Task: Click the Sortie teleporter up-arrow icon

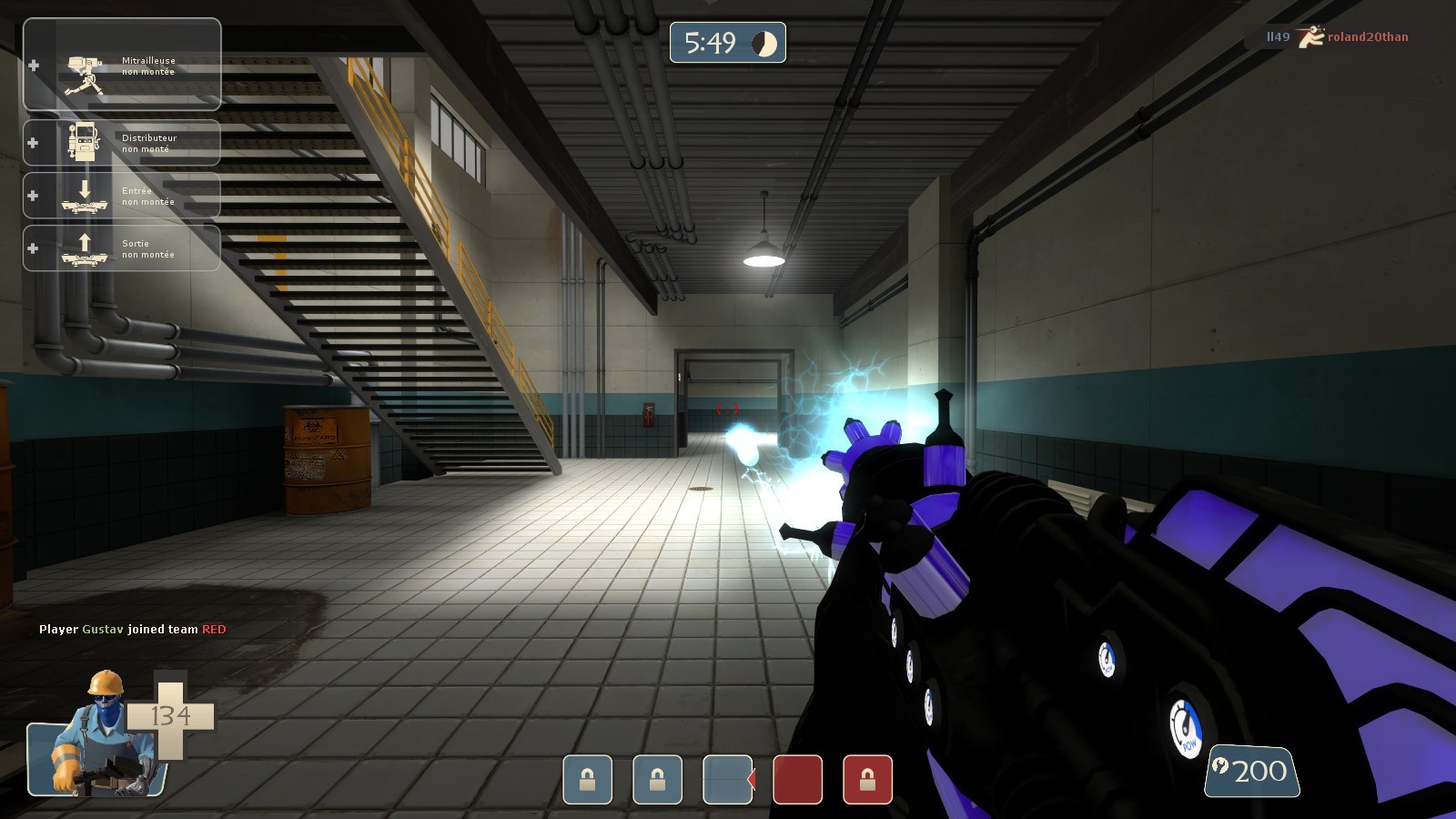Action: click(x=86, y=248)
